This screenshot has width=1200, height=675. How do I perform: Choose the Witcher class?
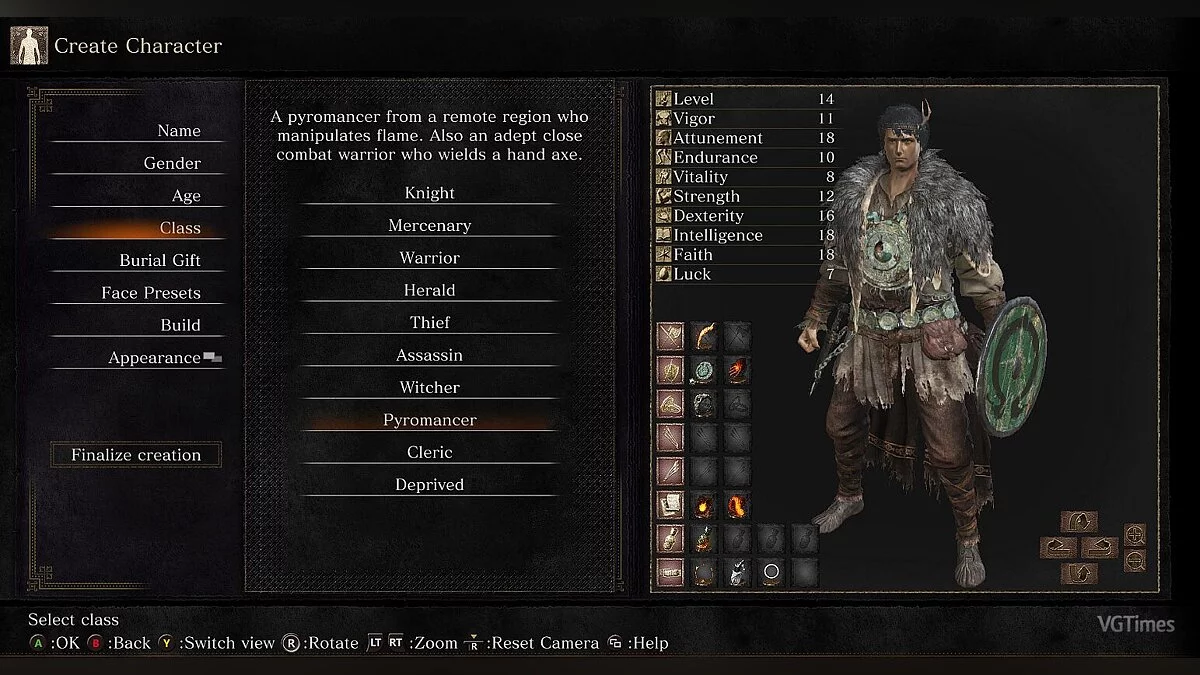point(429,387)
